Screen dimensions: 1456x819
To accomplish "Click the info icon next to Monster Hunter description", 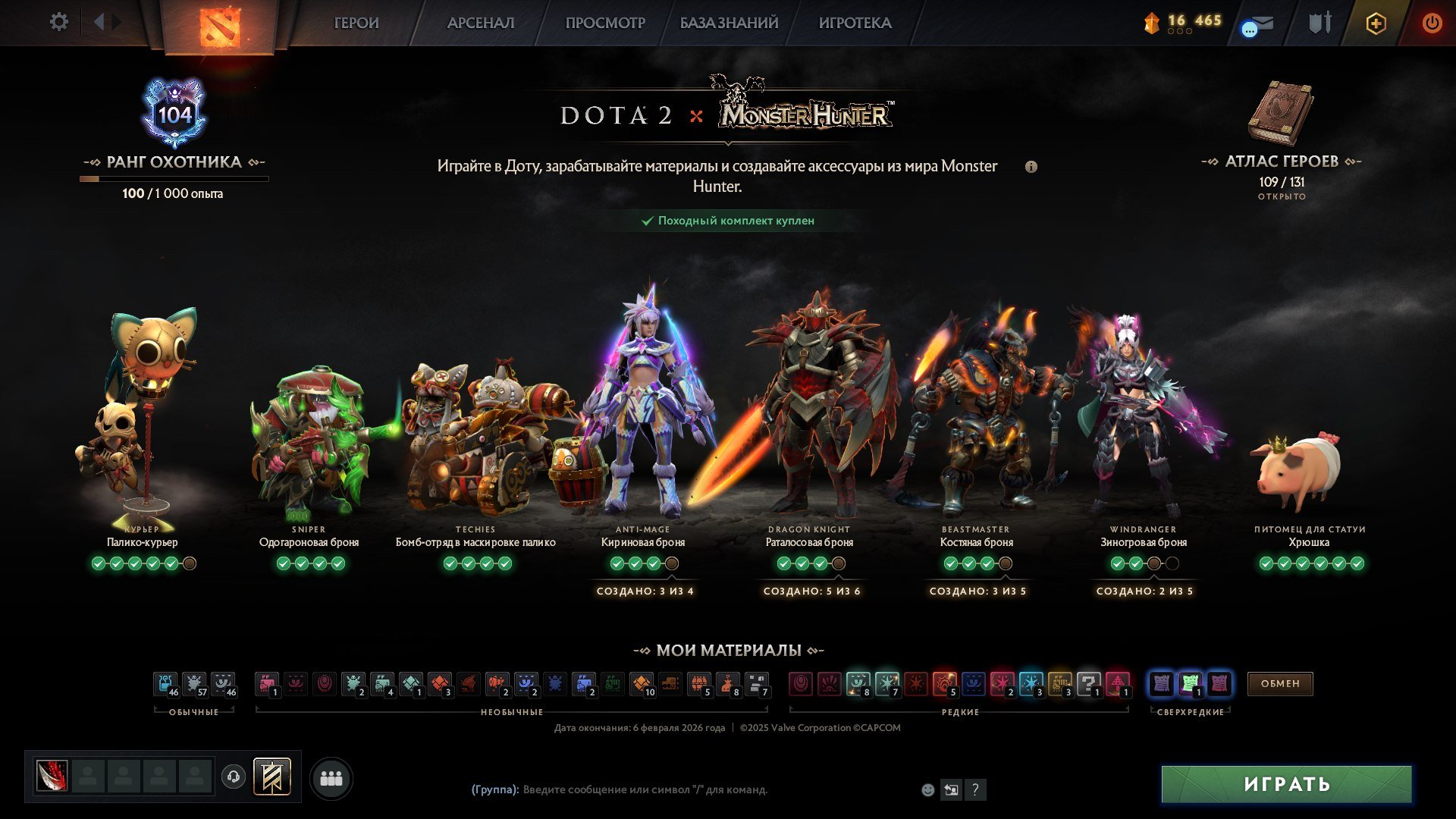I will [x=1031, y=167].
